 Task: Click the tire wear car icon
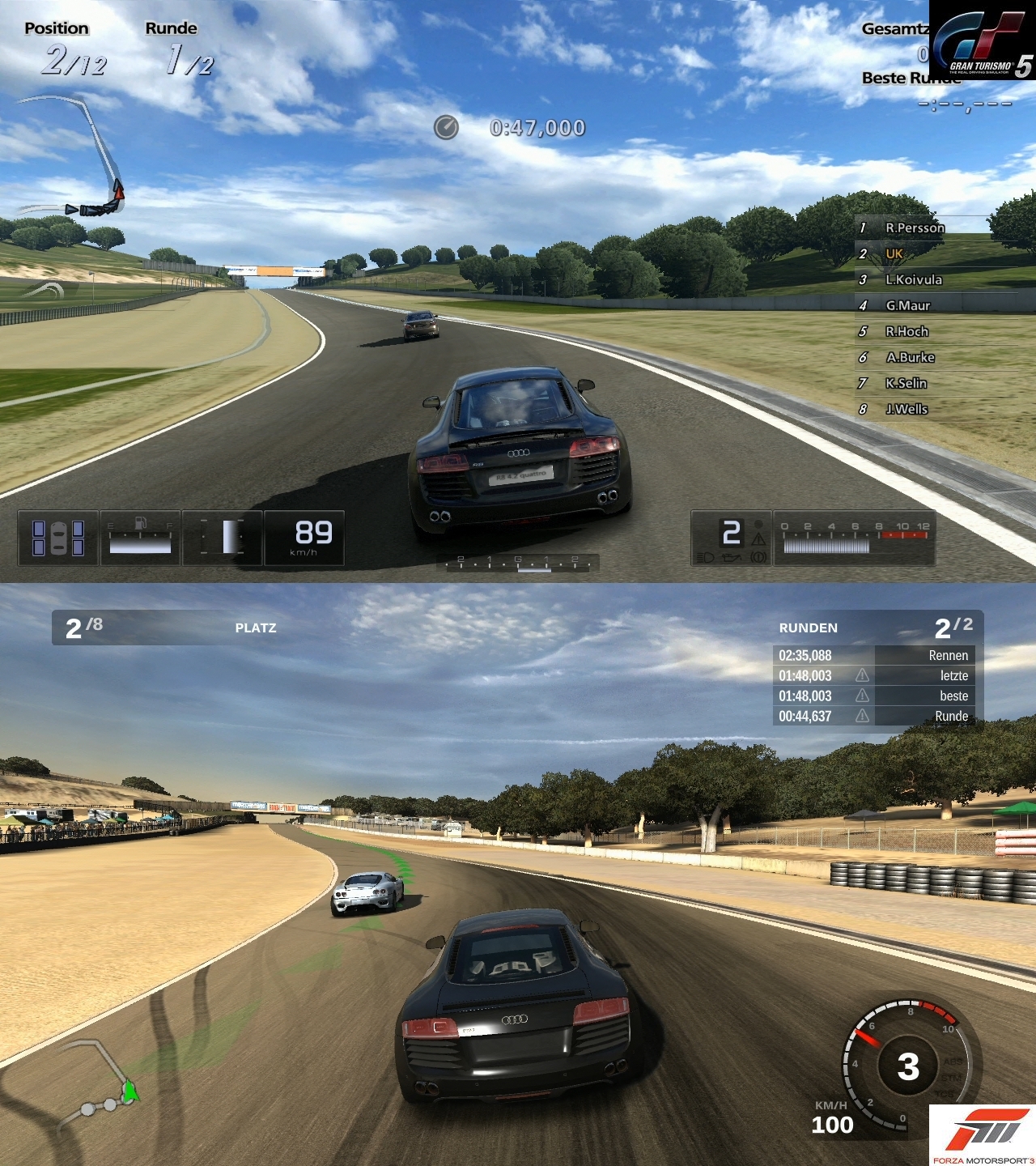click(58, 538)
